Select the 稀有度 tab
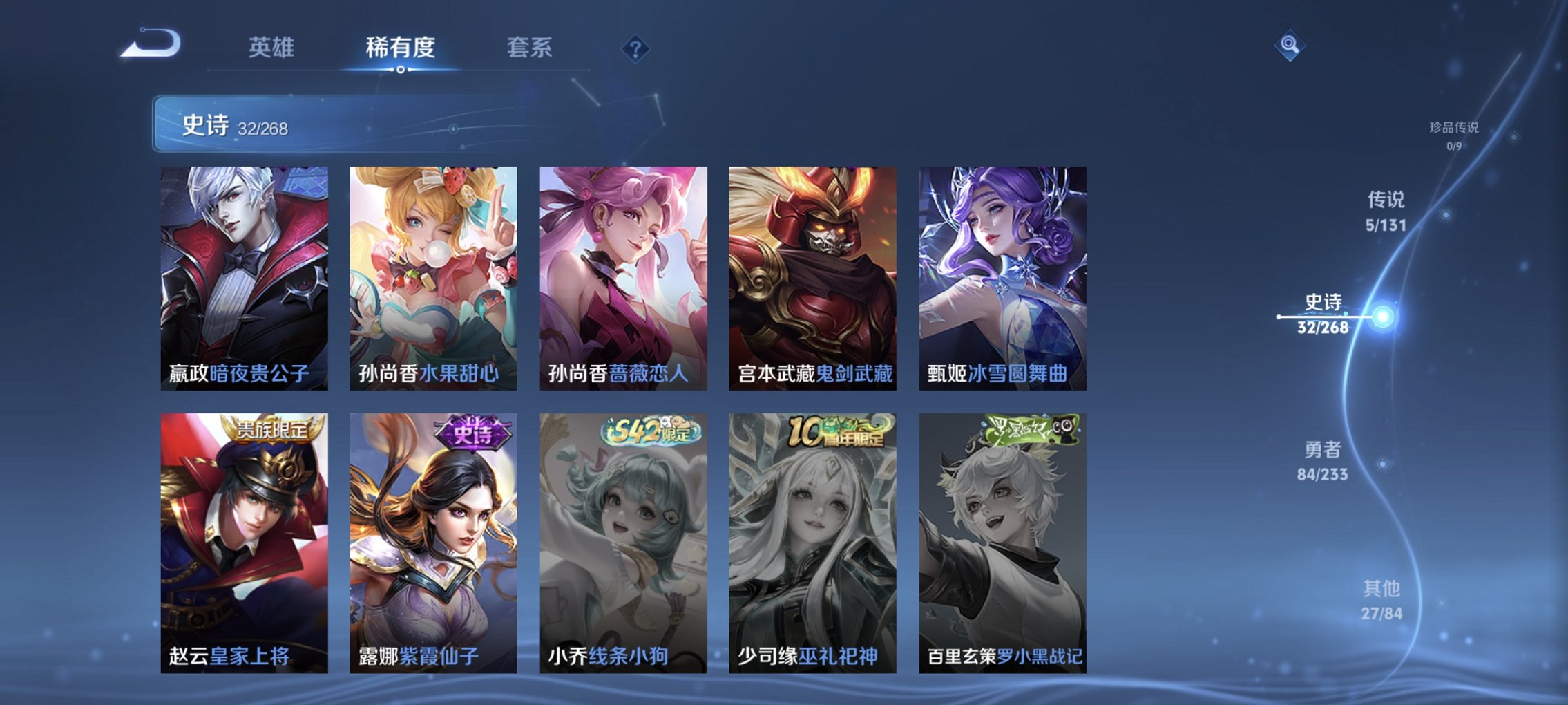1568x705 pixels. (401, 47)
